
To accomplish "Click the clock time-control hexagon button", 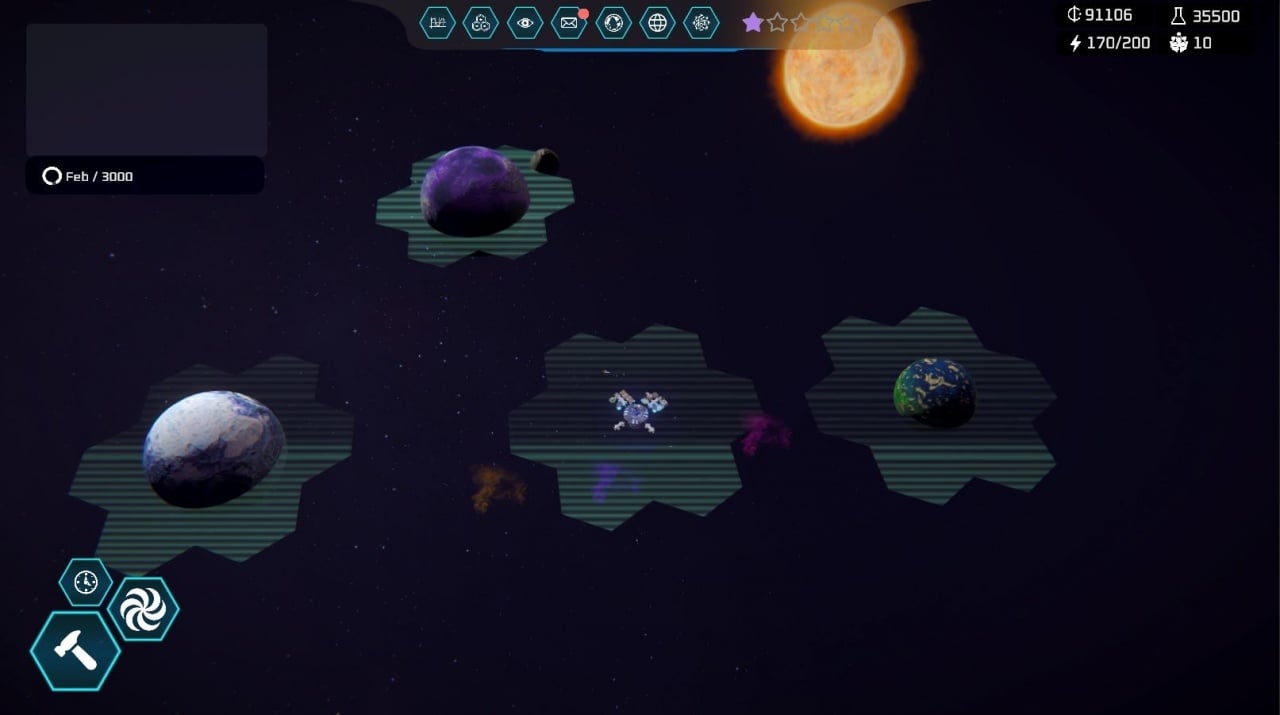I will click(86, 582).
